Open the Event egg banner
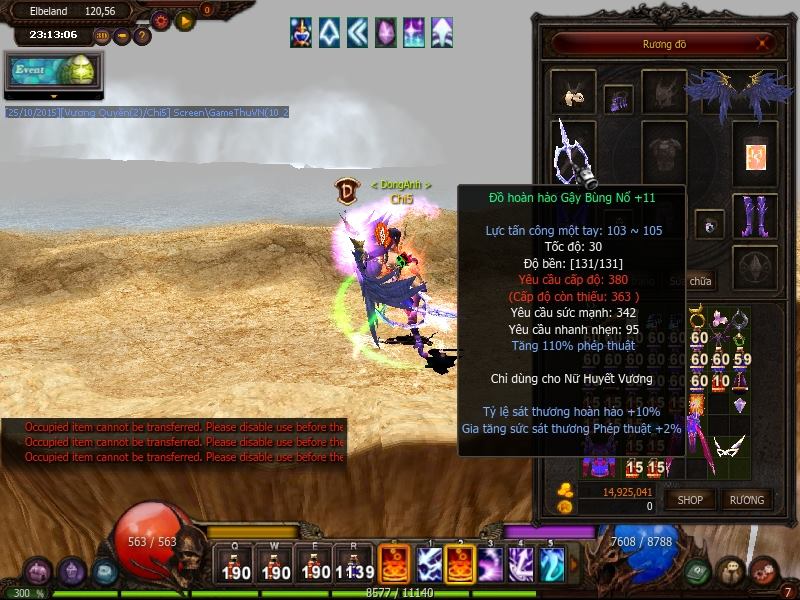The width and height of the screenshot is (800, 600). [x=53, y=72]
